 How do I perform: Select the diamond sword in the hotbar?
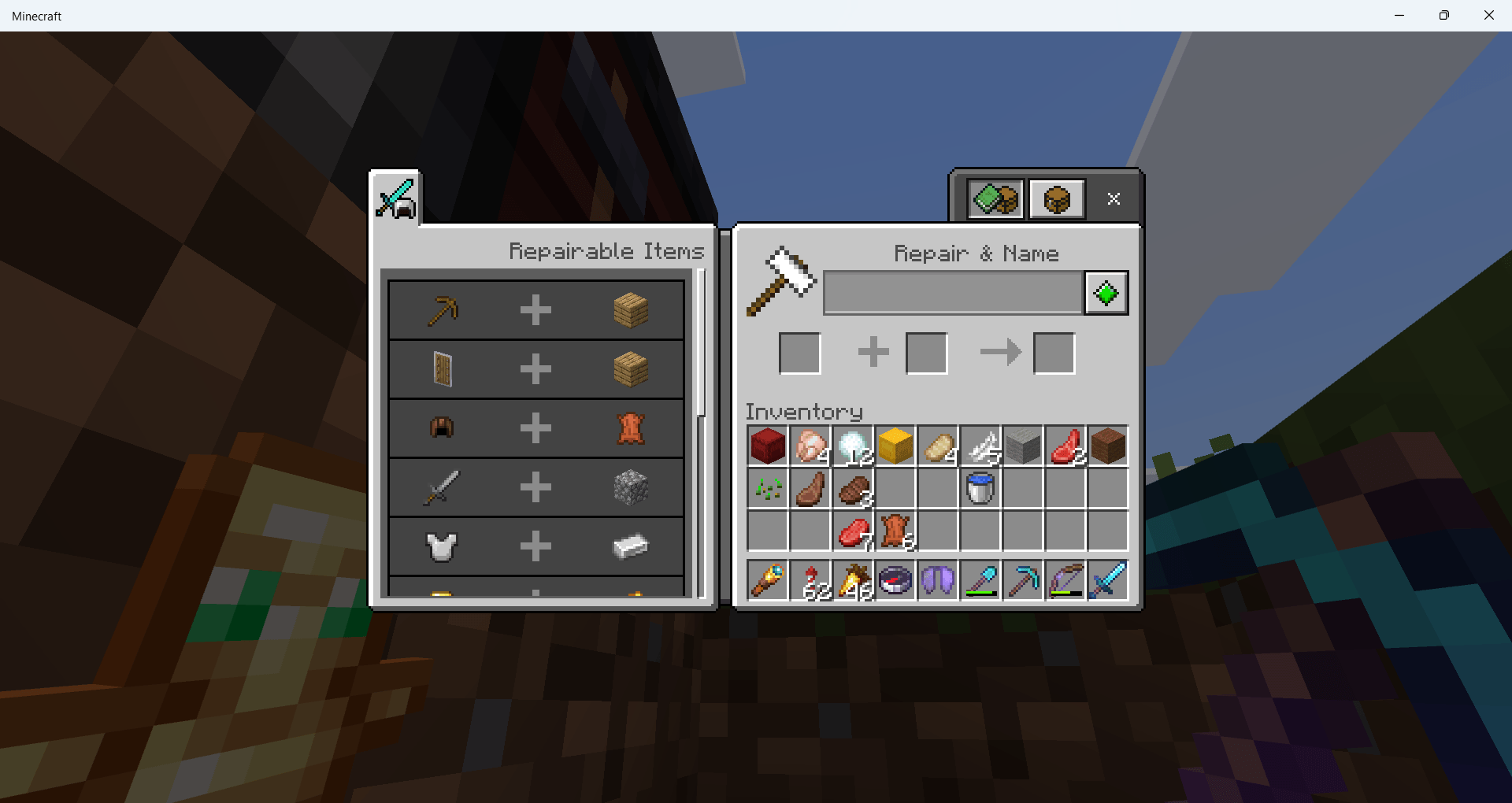point(1107,580)
